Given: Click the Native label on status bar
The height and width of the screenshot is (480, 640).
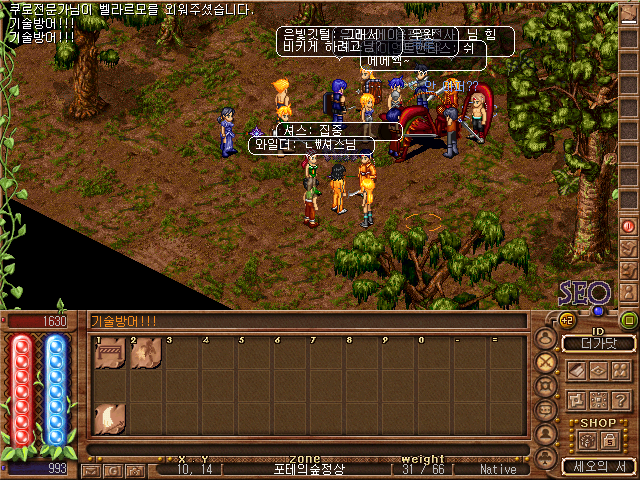Looking at the screenshot, I should pyautogui.click(x=498, y=469).
